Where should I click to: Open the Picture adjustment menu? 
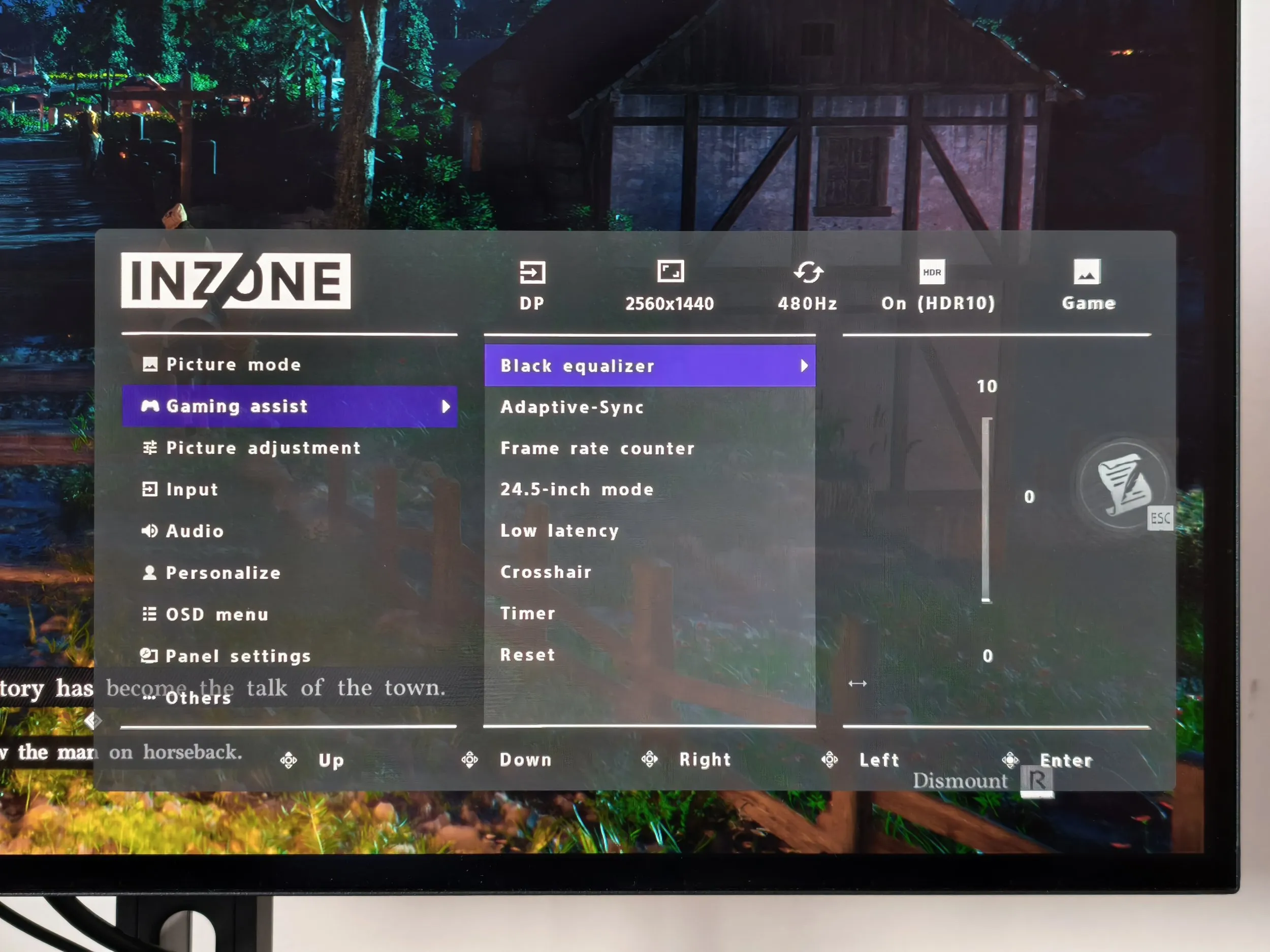tap(264, 448)
